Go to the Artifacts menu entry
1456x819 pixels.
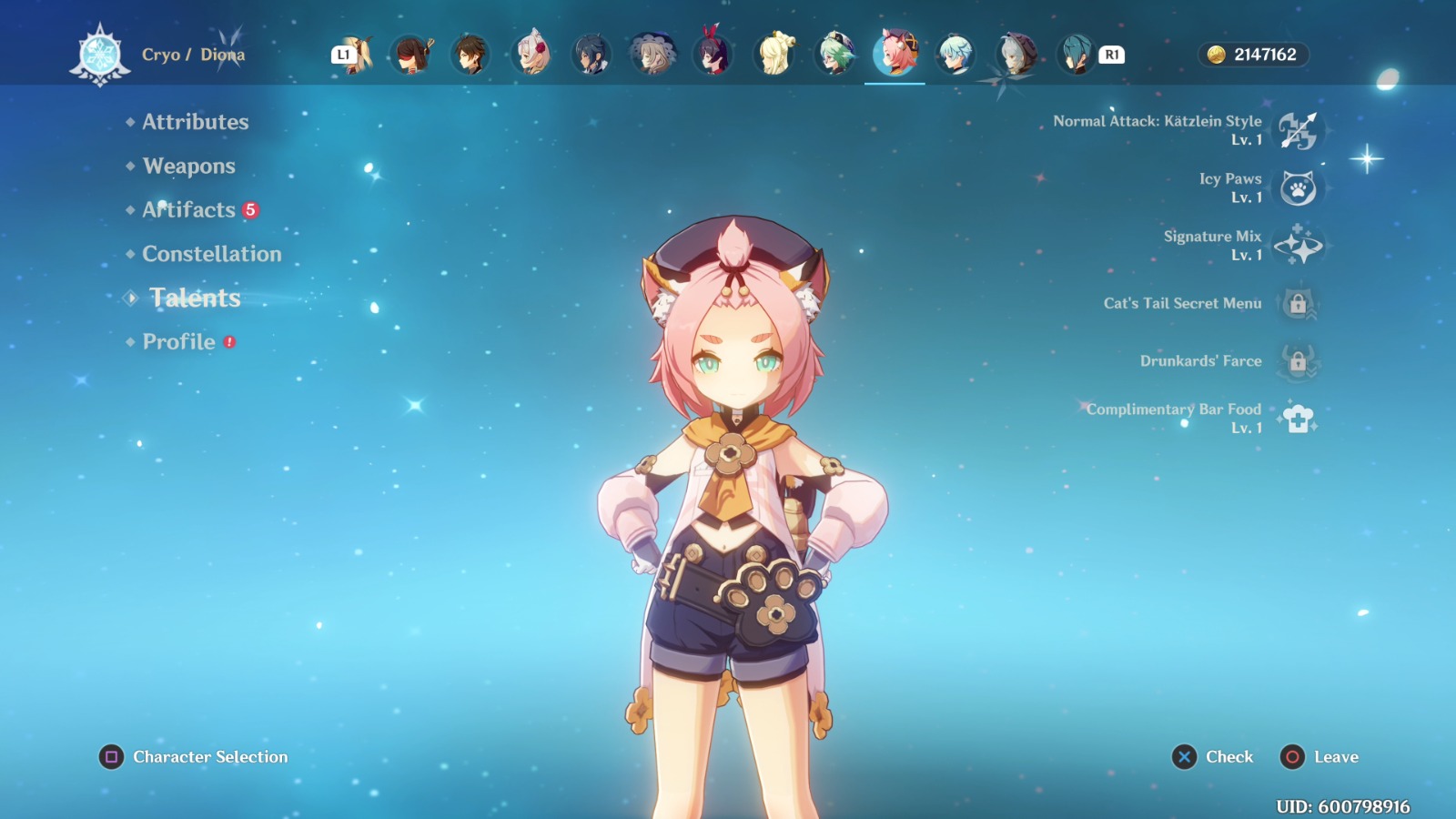click(188, 210)
